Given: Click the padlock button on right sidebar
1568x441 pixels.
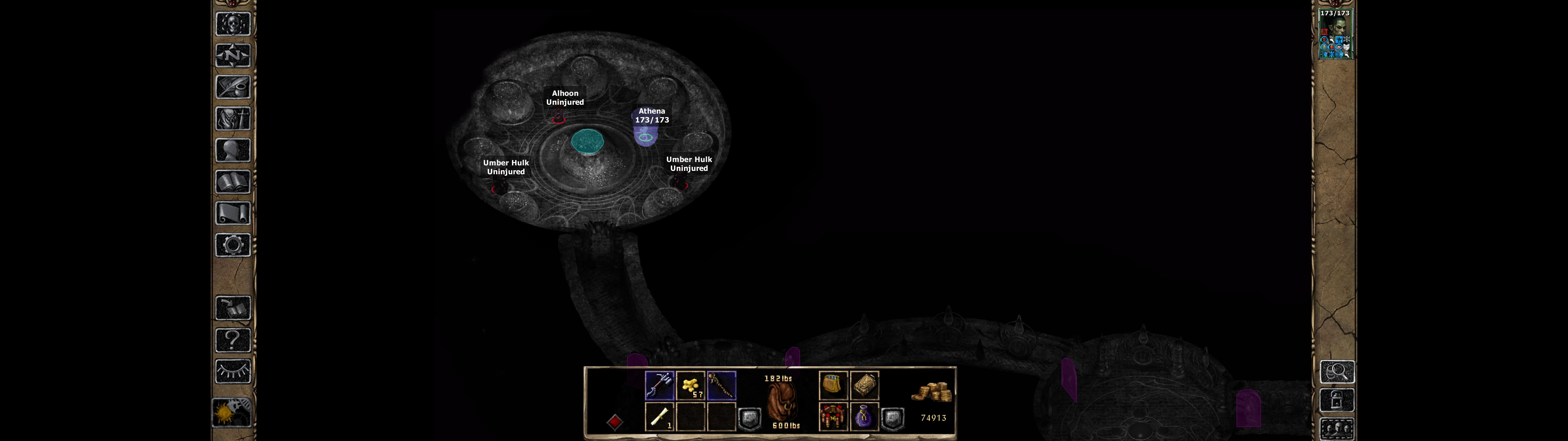Looking at the screenshot, I should (1337, 401).
